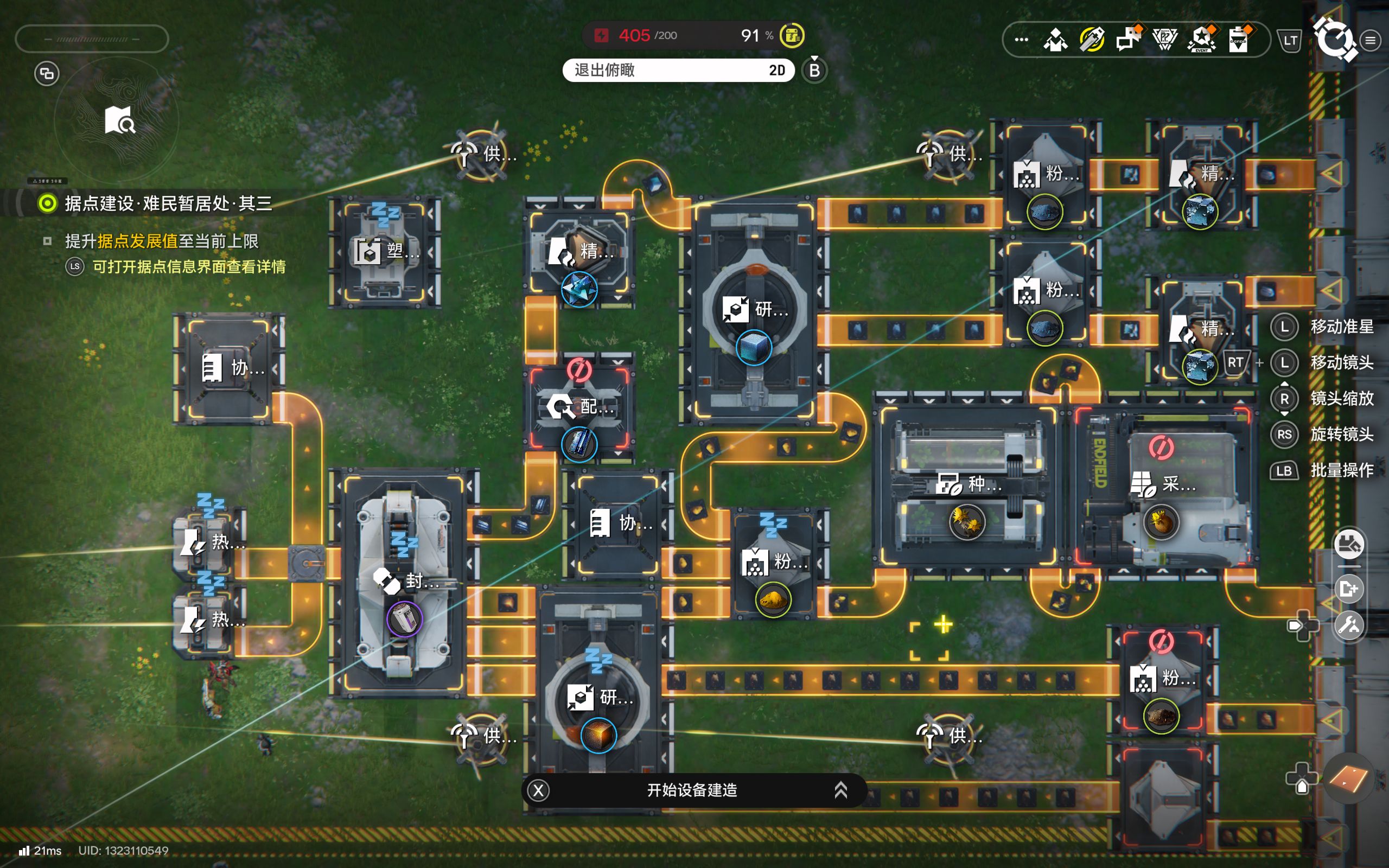Screen dimensions: 1389x868
Task: Open the chat bubbles icon
Action: pyautogui.click(x=1129, y=40)
